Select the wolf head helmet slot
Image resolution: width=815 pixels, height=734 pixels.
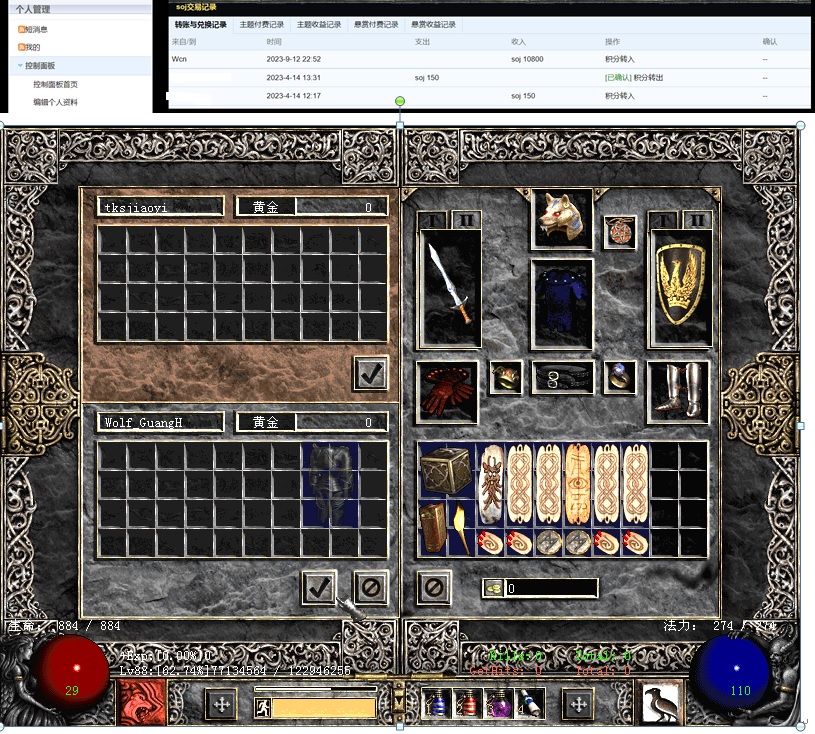tap(561, 216)
